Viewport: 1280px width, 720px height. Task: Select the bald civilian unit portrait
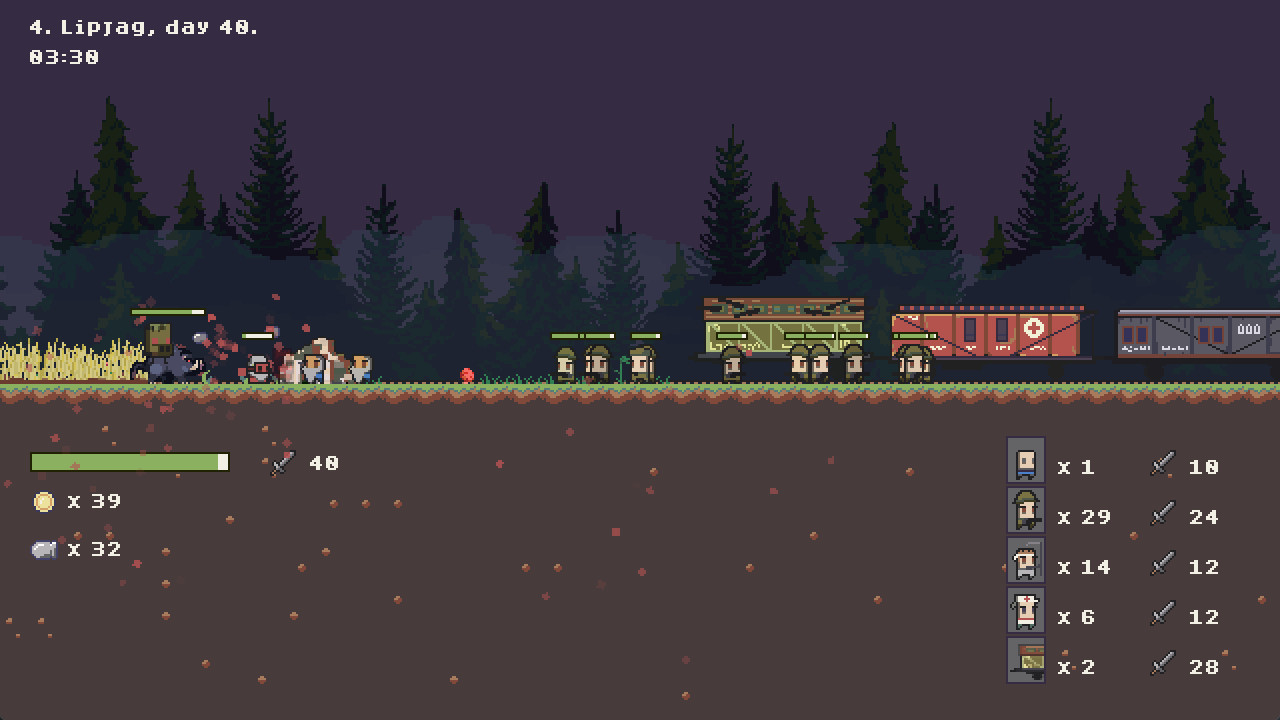click(1026, 461)
